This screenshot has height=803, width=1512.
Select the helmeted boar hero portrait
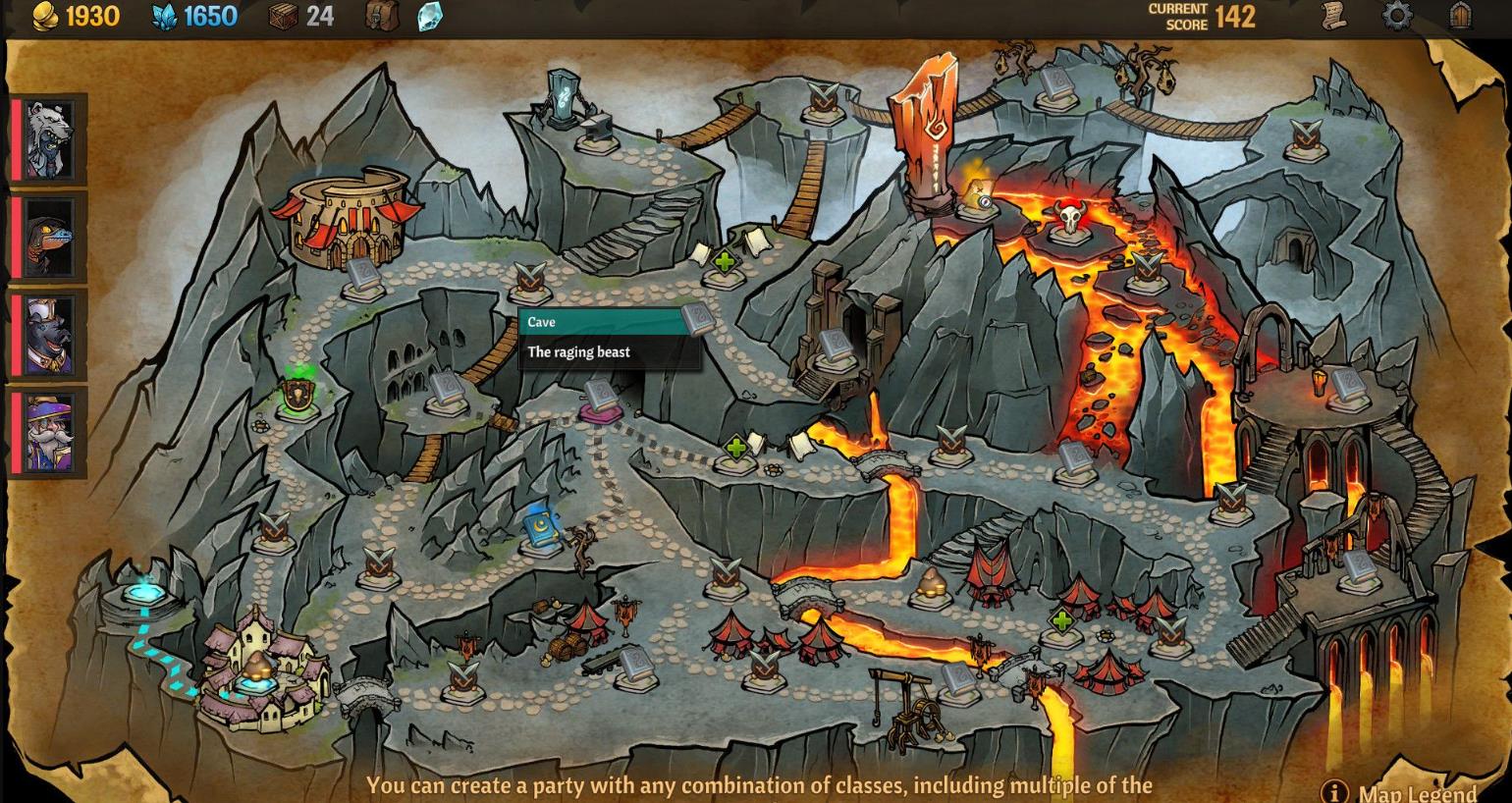[x=48, y=335]
